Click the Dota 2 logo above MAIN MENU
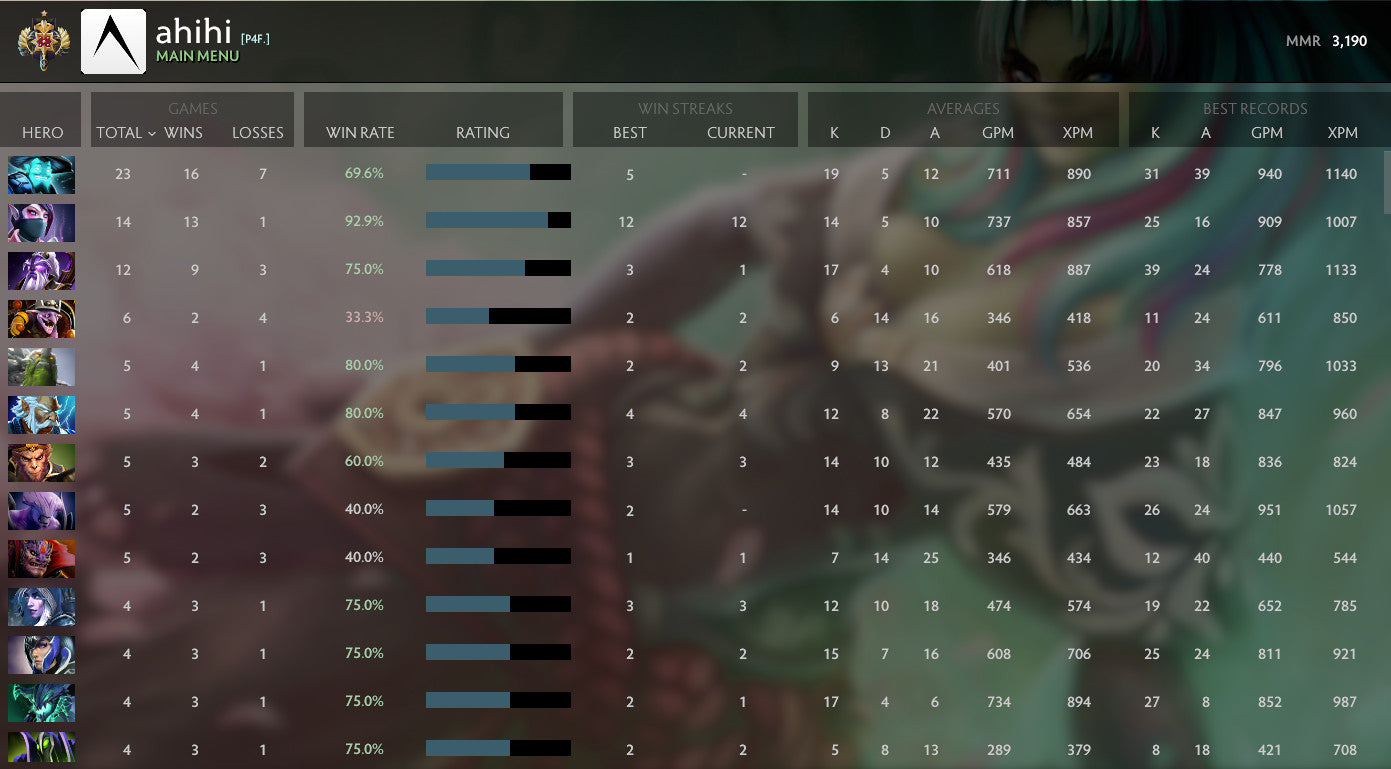The height and width of the screenshot is (769, 1391). point(113,40)
